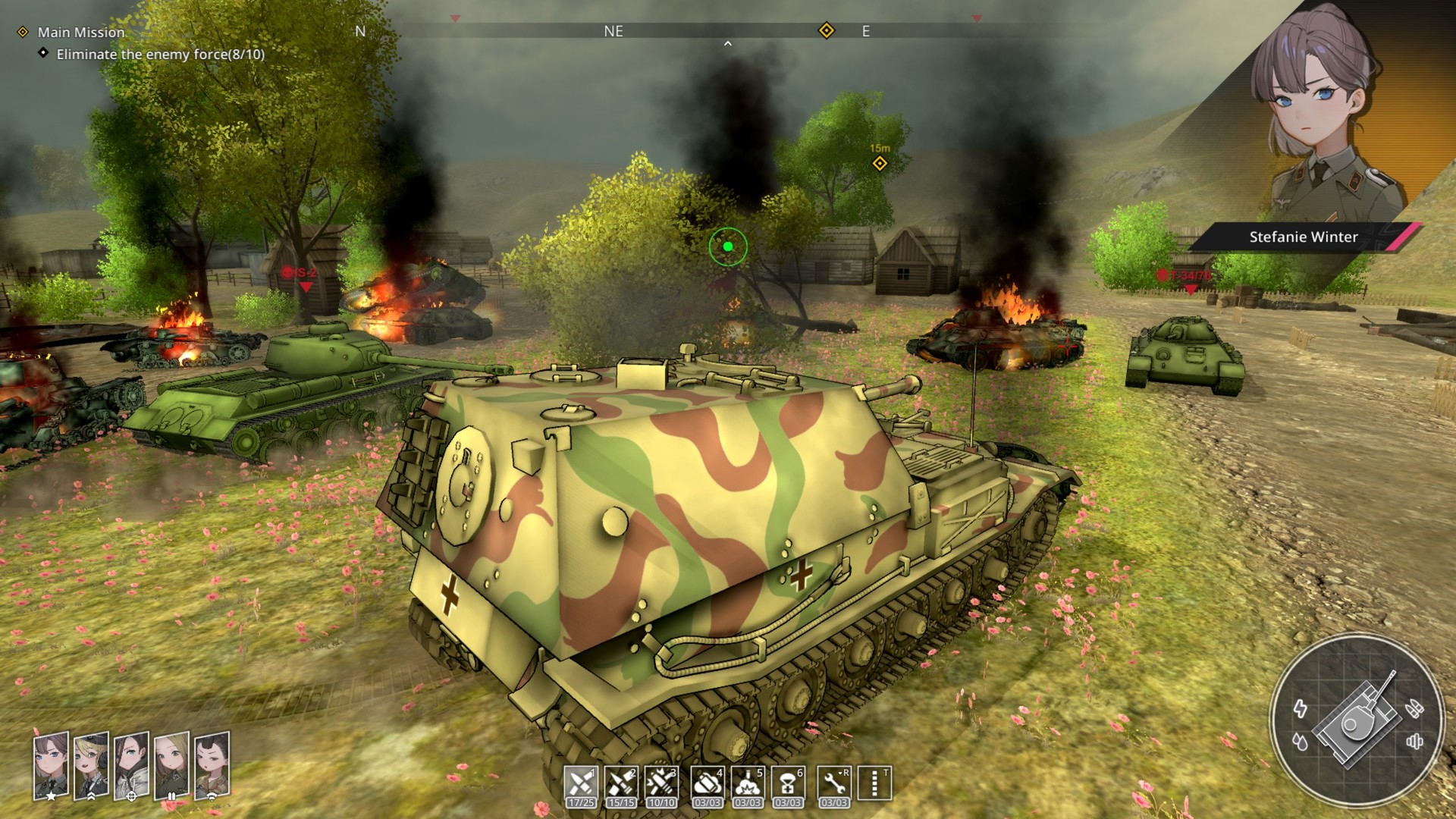
Task: Toggle the star status under the commander portrait
Action: tap(50, 795)
